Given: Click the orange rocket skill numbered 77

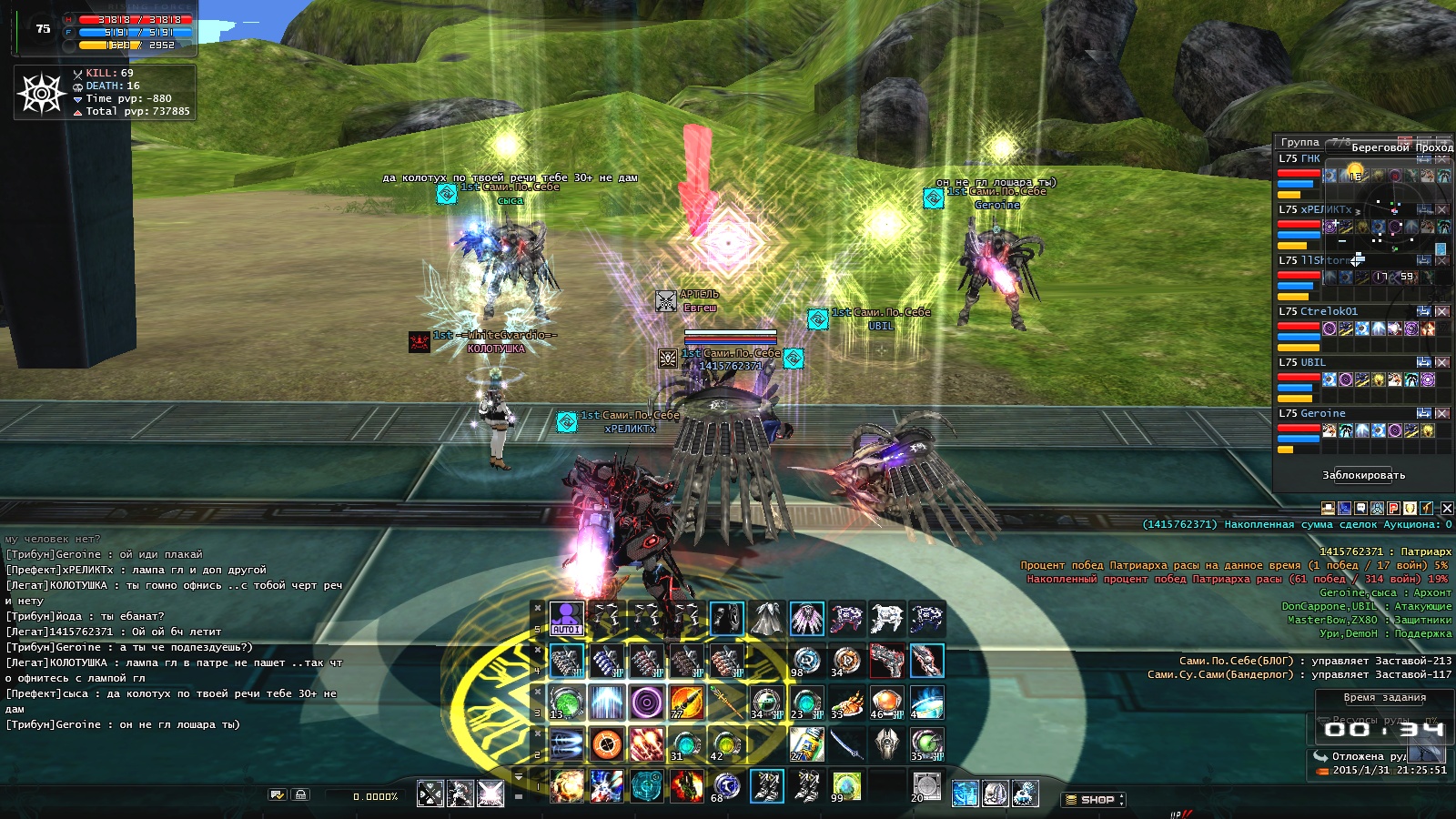Looking at the screenshot, I should click(686, 703).
